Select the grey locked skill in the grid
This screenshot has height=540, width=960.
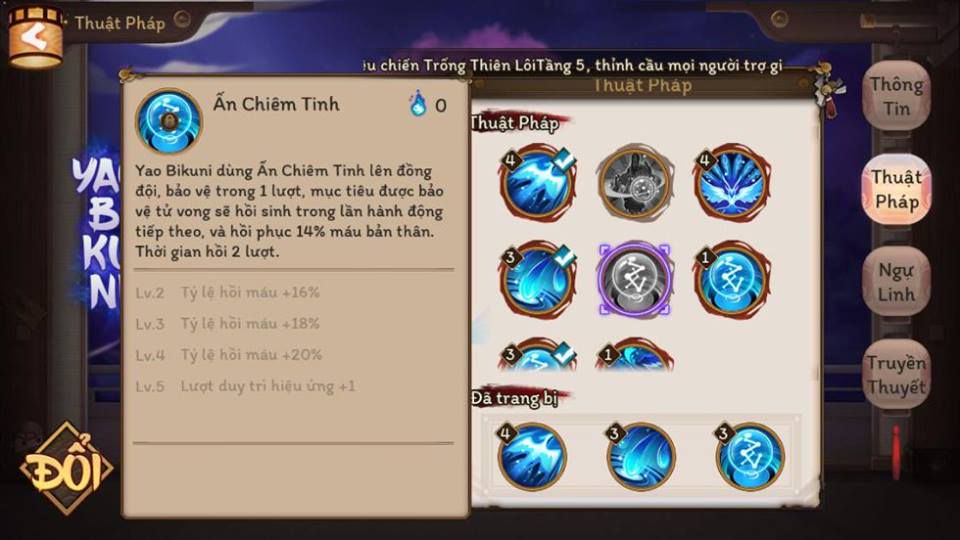[634, 182]
